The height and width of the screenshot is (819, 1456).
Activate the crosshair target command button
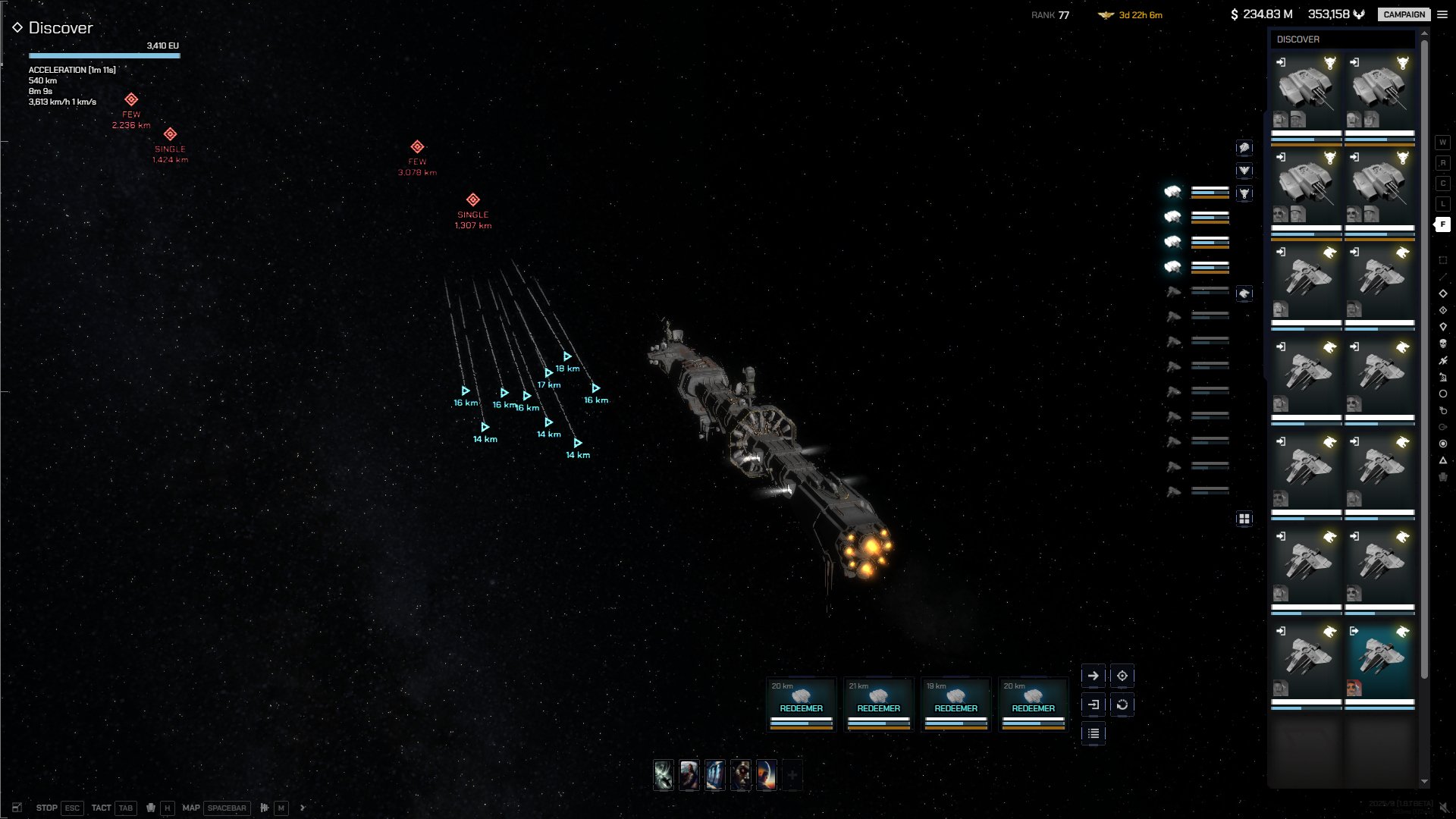pos(1122,676)
